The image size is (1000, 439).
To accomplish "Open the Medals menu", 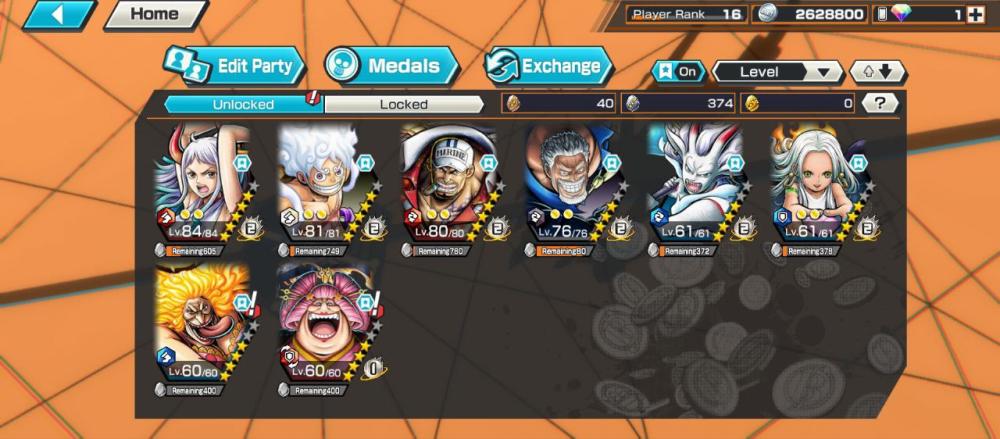I will point(390,67).
